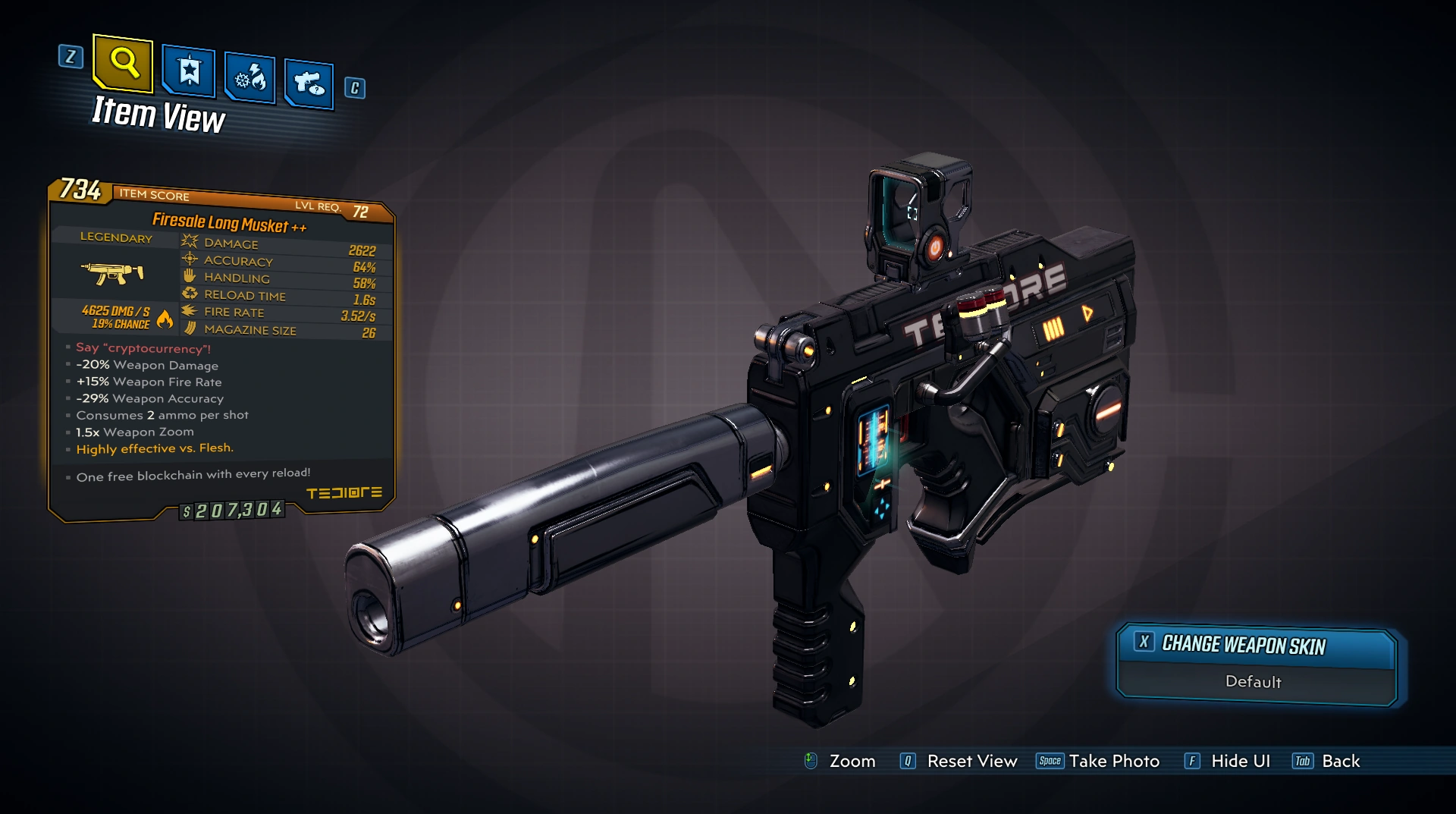
Task: Switch to the star banner tab
Action: pyautogui.click(x=189, y=72)
